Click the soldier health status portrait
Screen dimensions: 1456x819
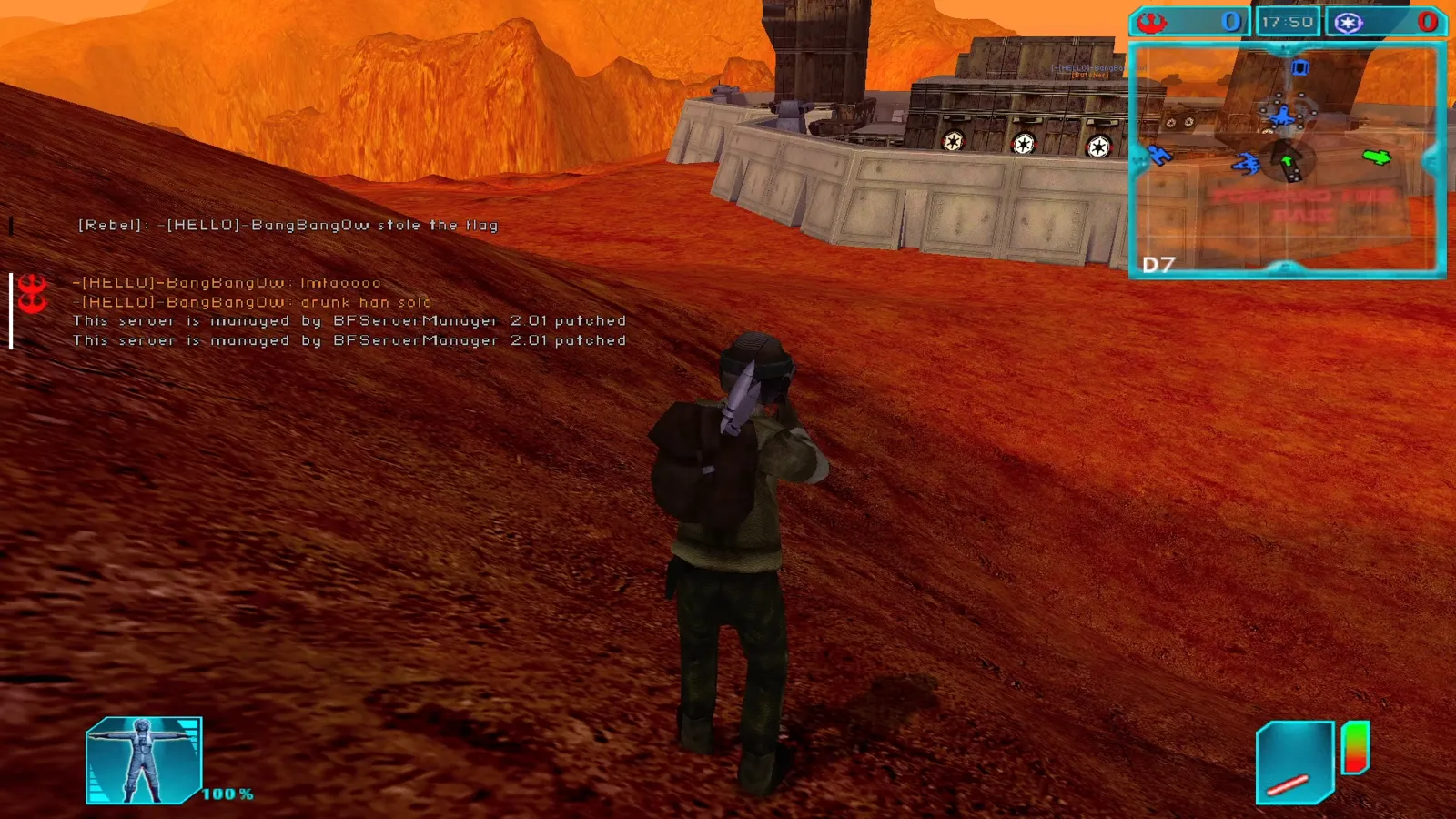[x=143, y=761]
